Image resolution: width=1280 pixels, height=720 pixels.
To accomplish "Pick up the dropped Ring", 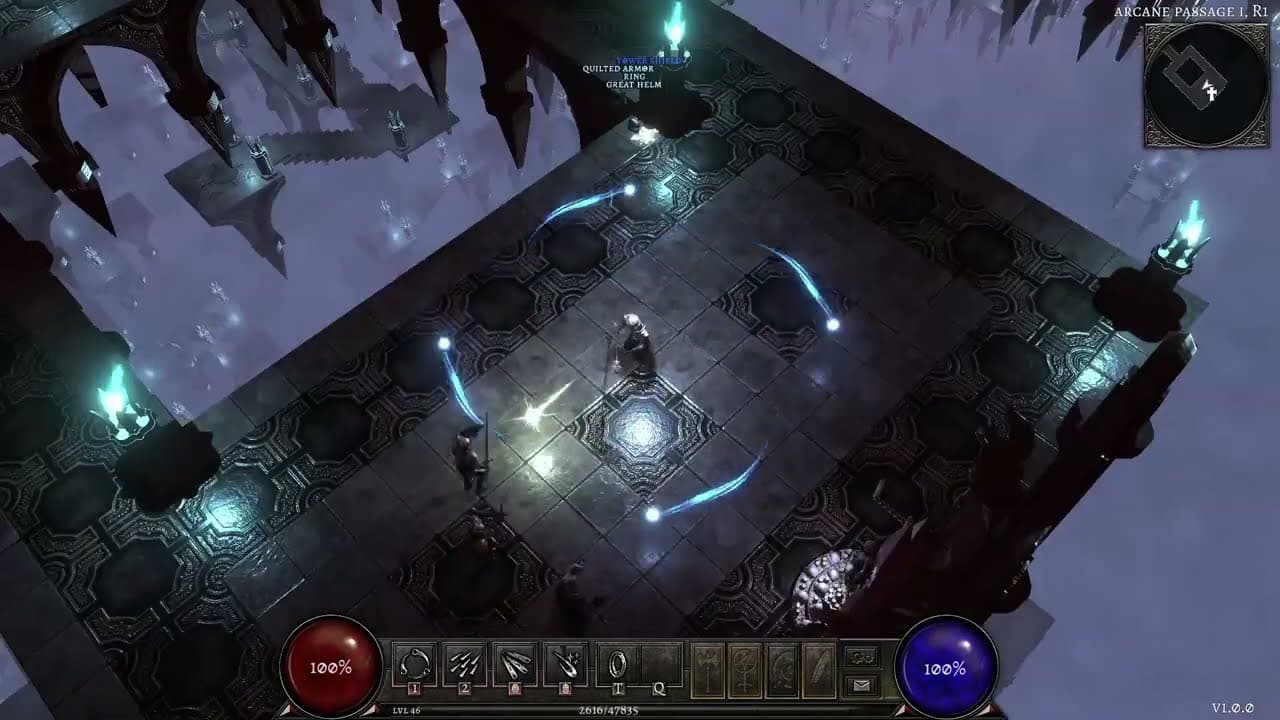I will click(634, 76).
